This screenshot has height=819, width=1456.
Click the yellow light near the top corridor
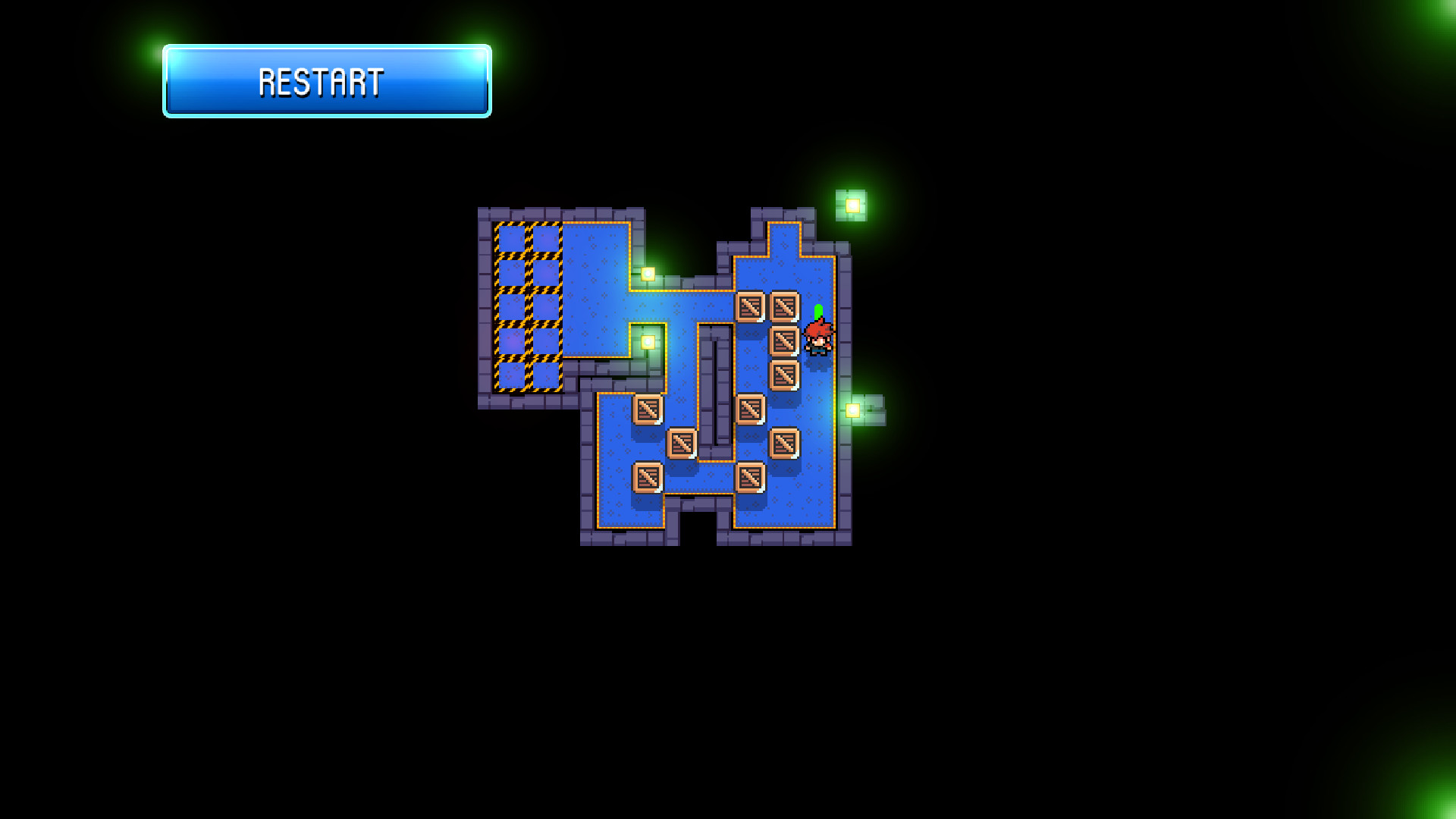(x=646, y=275)
